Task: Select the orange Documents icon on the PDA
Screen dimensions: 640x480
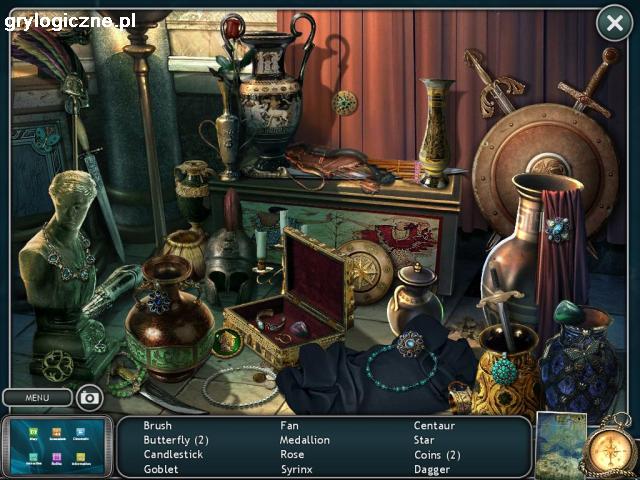Action: tap(56, 433)
